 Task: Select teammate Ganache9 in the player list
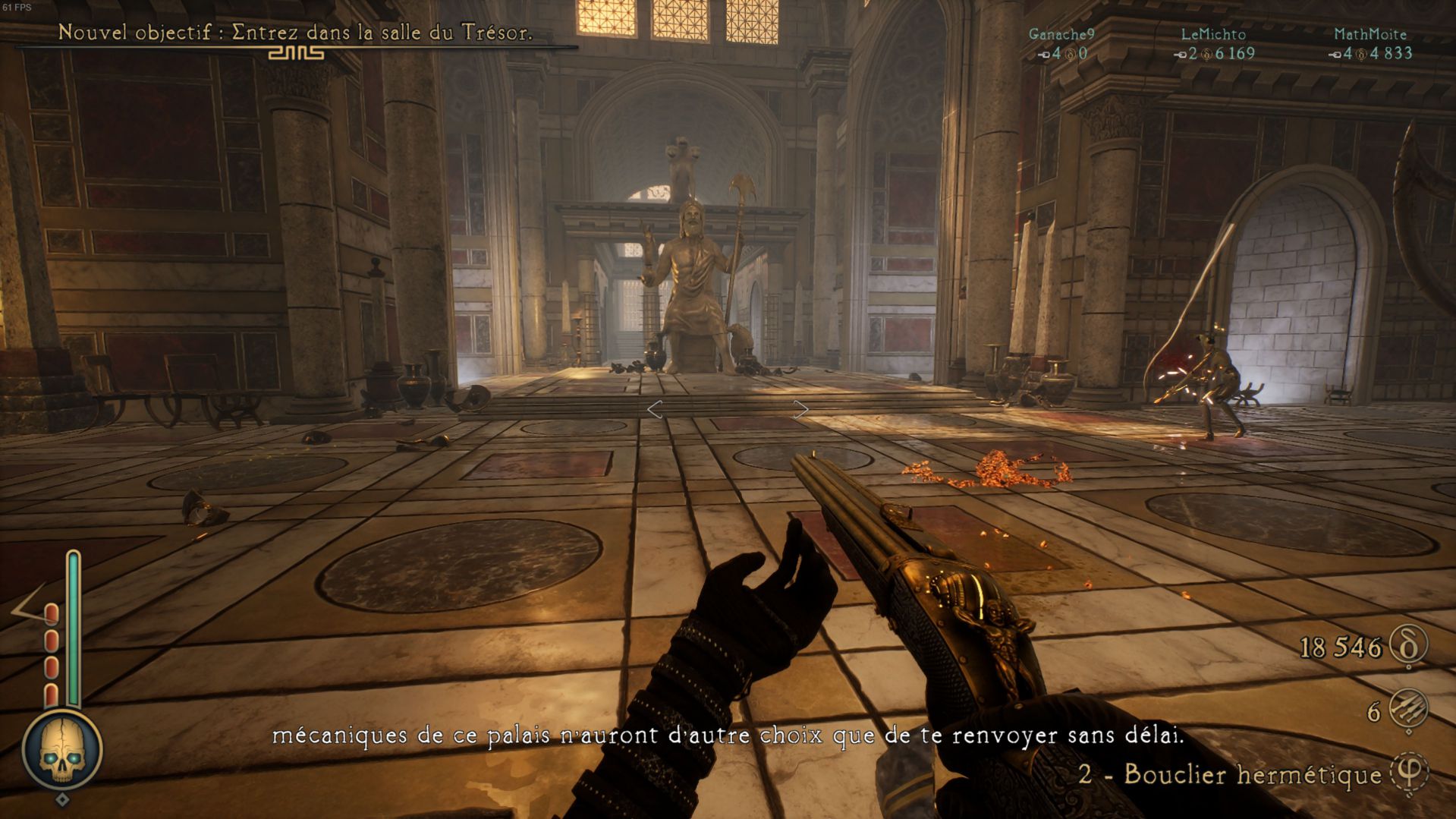tap(1061, 34)
